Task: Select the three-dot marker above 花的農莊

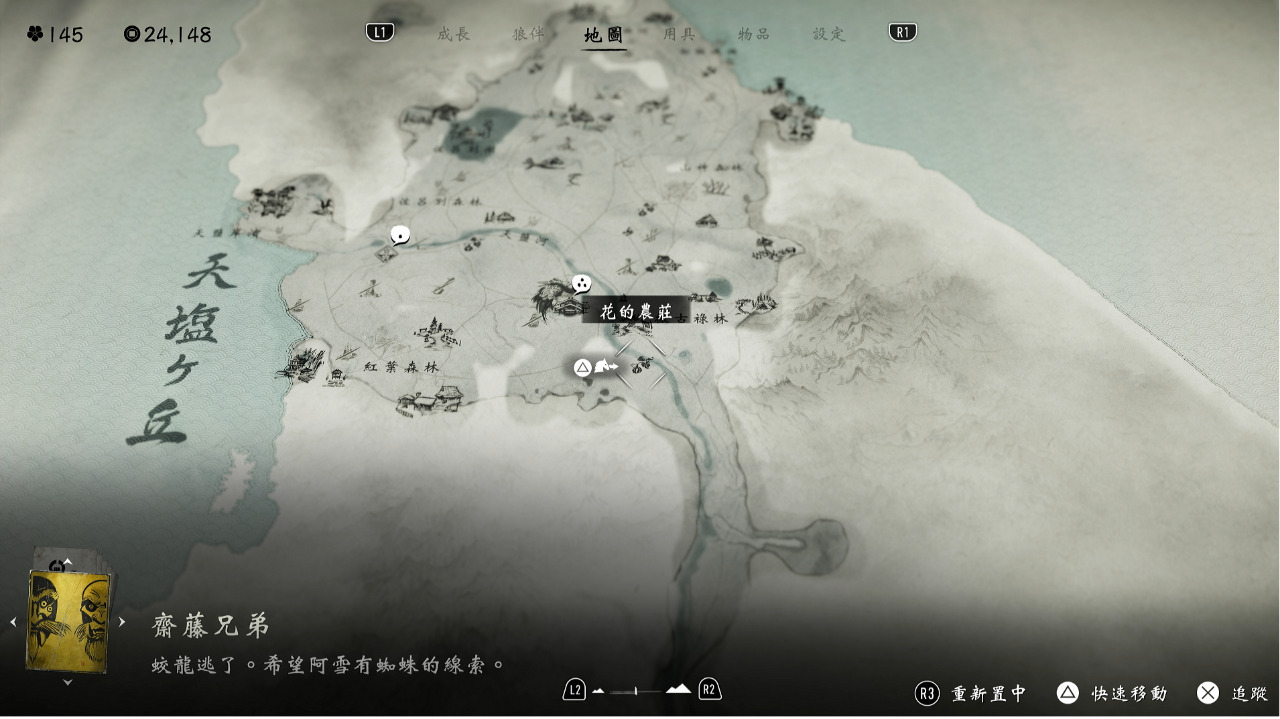Action: point(581,284)
